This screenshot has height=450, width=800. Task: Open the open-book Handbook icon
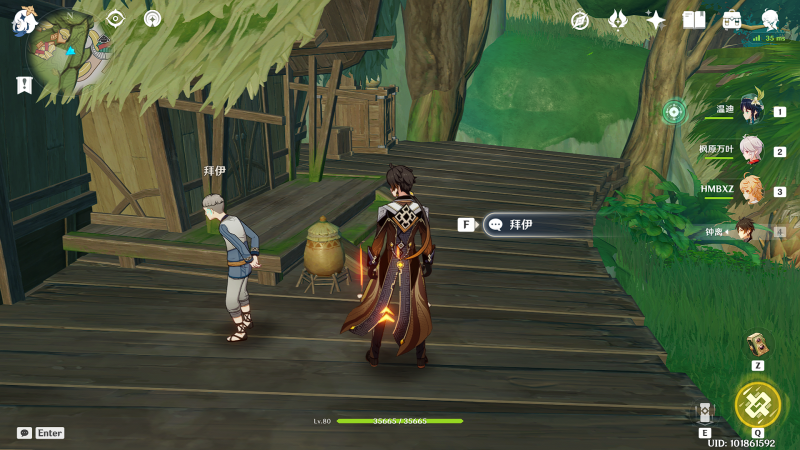point(694,20)
